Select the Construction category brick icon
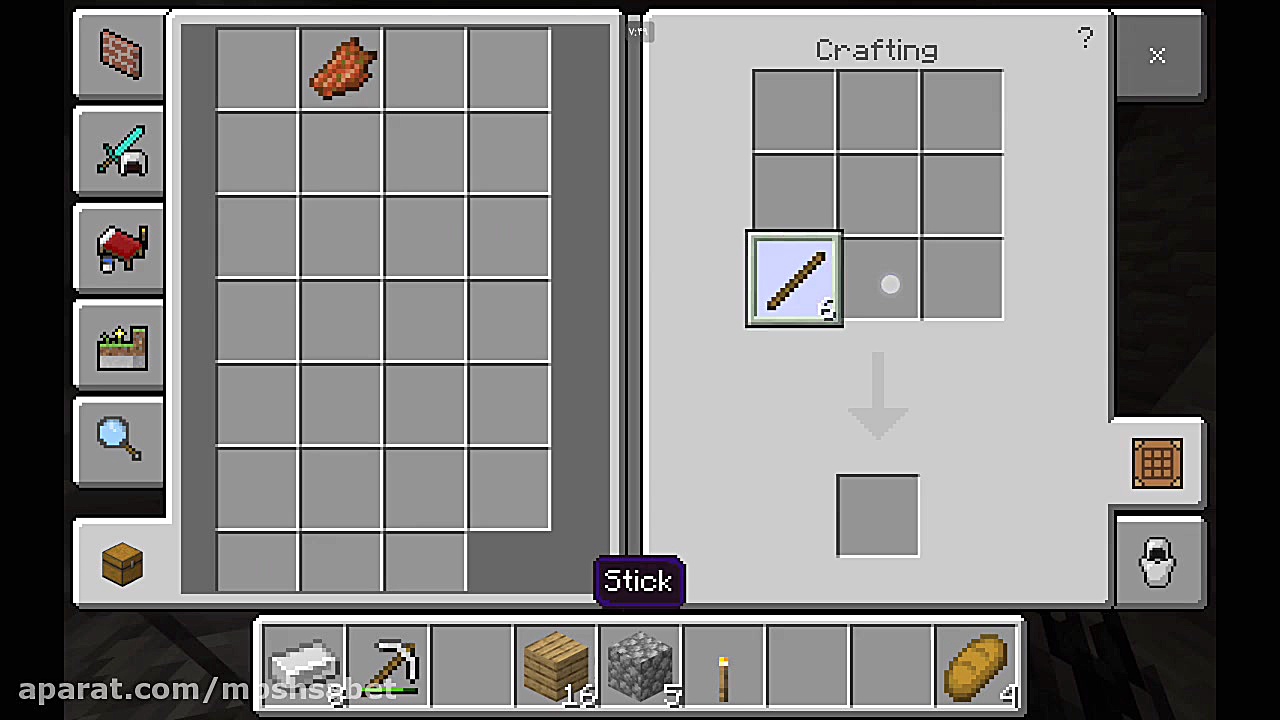This screenshot has width=1280, height=720. coord(119,55)
